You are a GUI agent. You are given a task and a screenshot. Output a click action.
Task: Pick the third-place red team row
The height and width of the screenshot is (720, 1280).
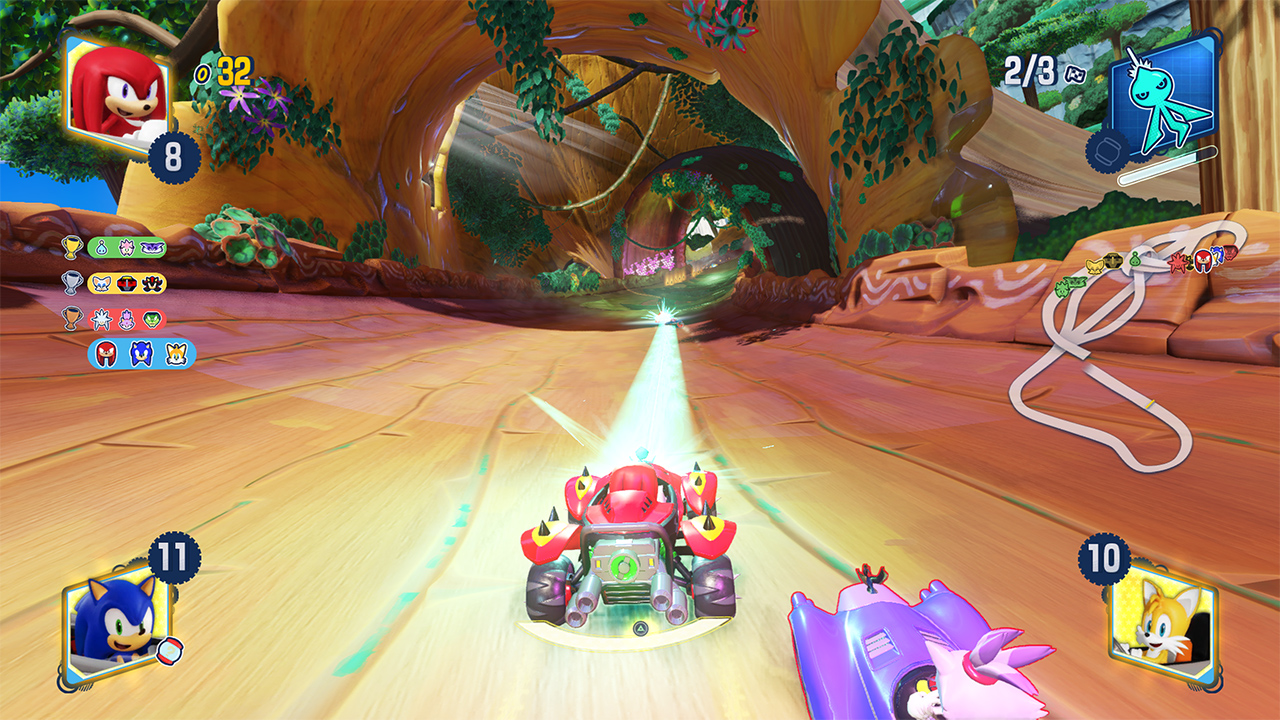pyautogui.click(x=126, y=319)
